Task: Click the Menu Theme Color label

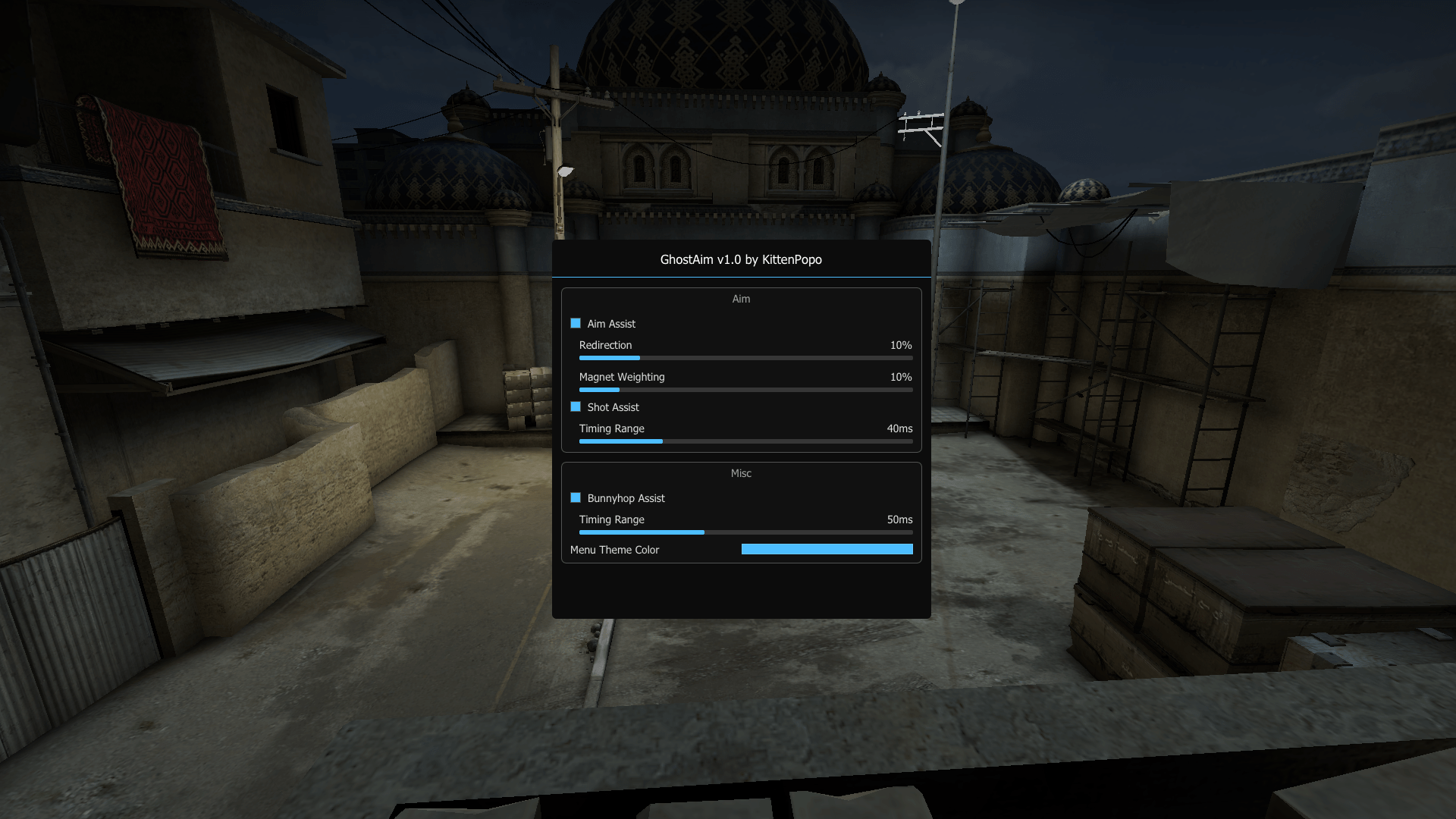Action: [x=614, y=549]
